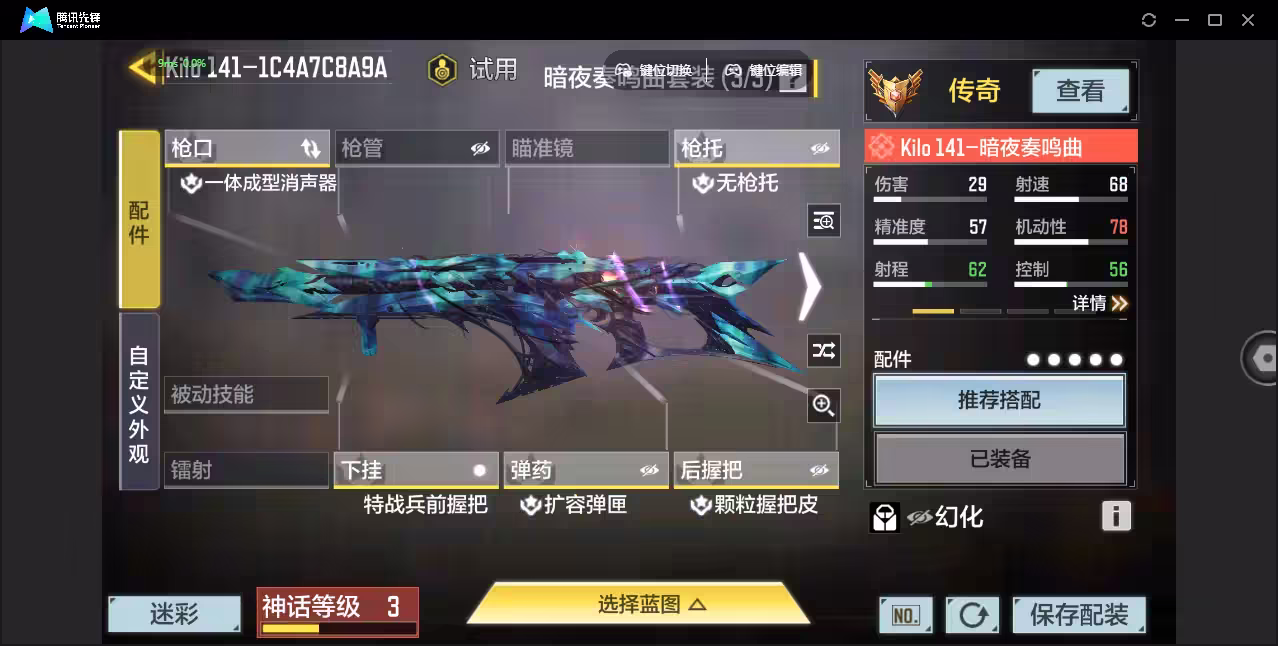Image resolution: width=1278 pixels, height=646 pixels.
Task: Go back with the yellow arrow
Action: [x=142, y=66]
